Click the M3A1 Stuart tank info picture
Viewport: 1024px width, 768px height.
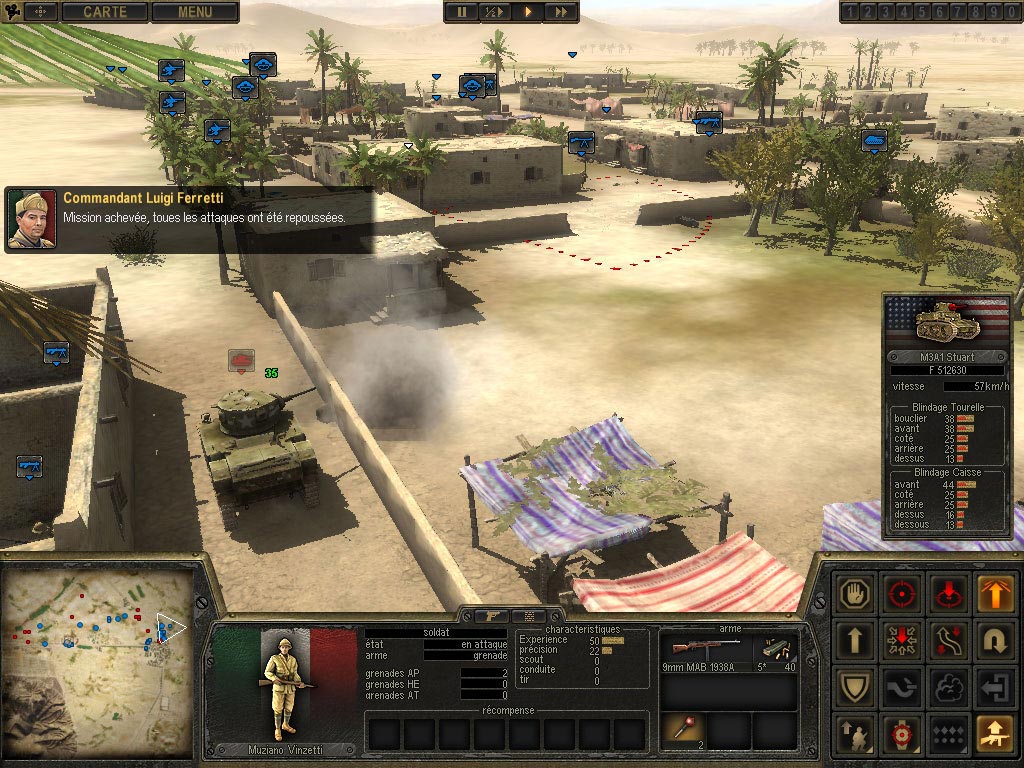pos(946,322)
